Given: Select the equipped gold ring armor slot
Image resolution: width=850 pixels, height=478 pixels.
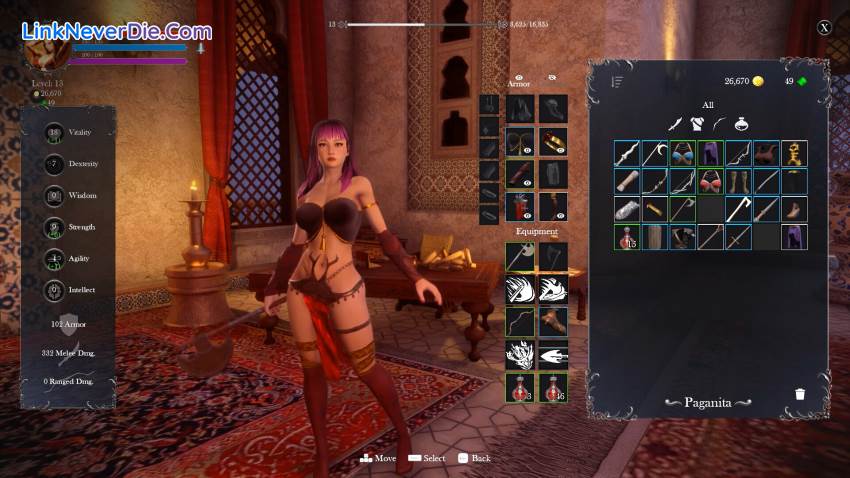Looking at the screenshot, I should pos(553,141).
